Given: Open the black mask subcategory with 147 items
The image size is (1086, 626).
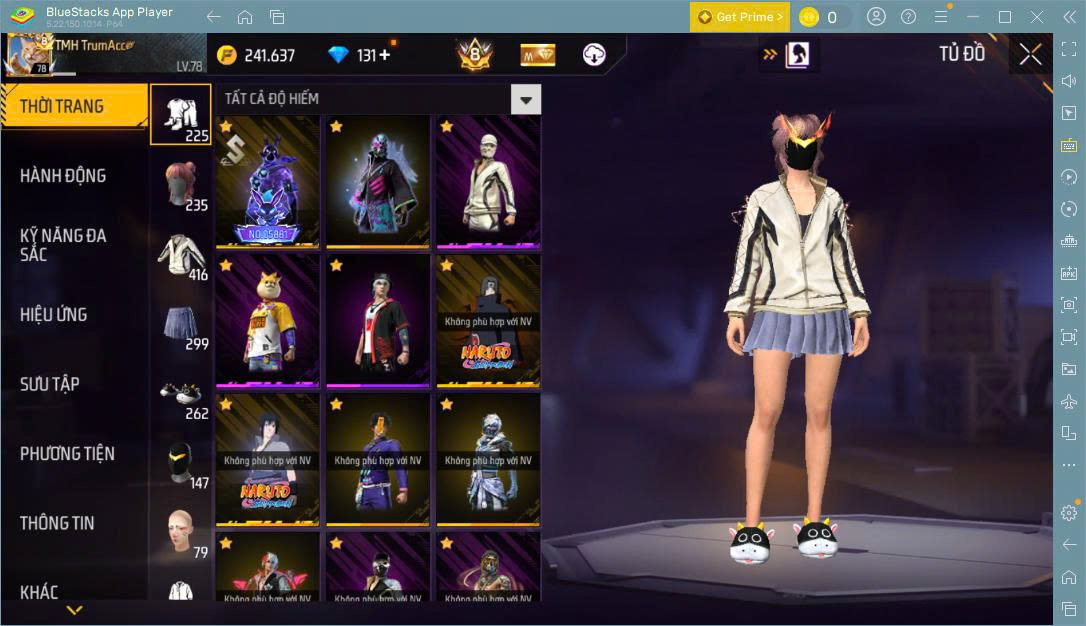Looking at the screenshot, I should pyautogui.click(x=182, y=464).
